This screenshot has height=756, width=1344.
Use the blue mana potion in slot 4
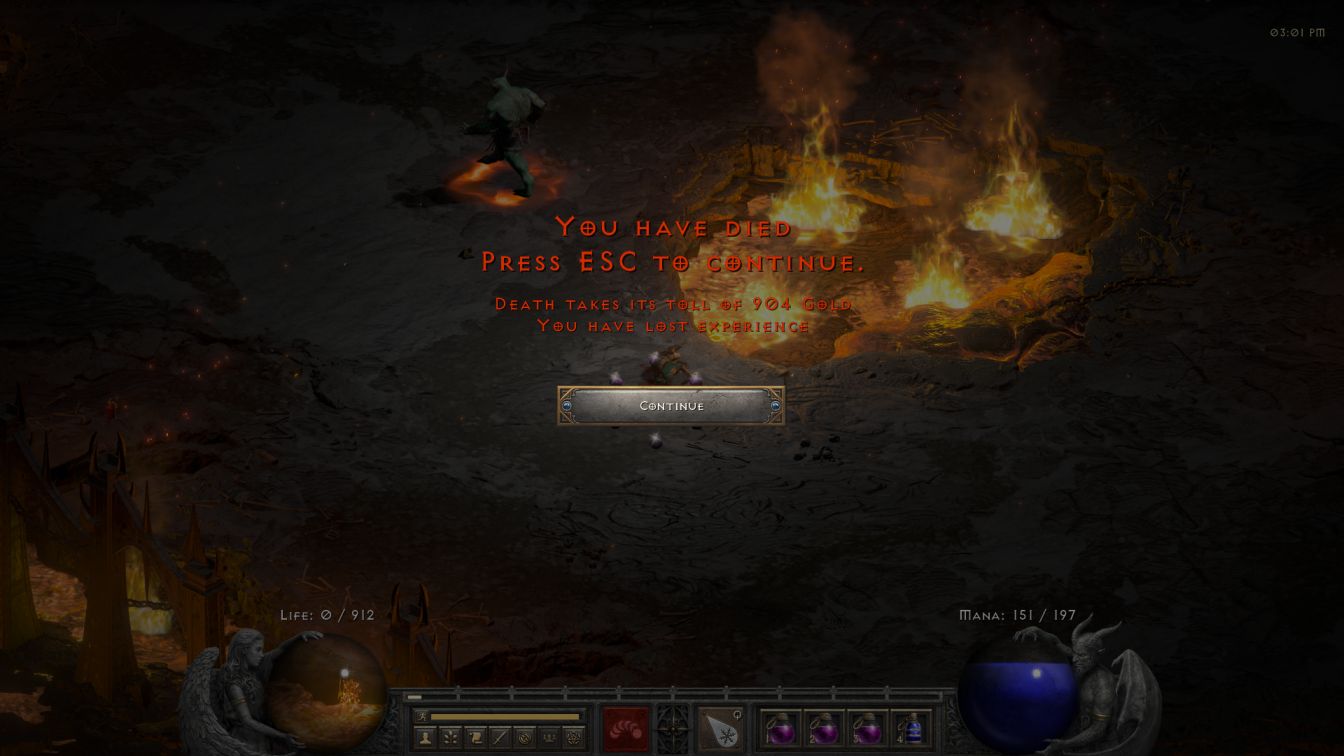click(x=911, y=729)
